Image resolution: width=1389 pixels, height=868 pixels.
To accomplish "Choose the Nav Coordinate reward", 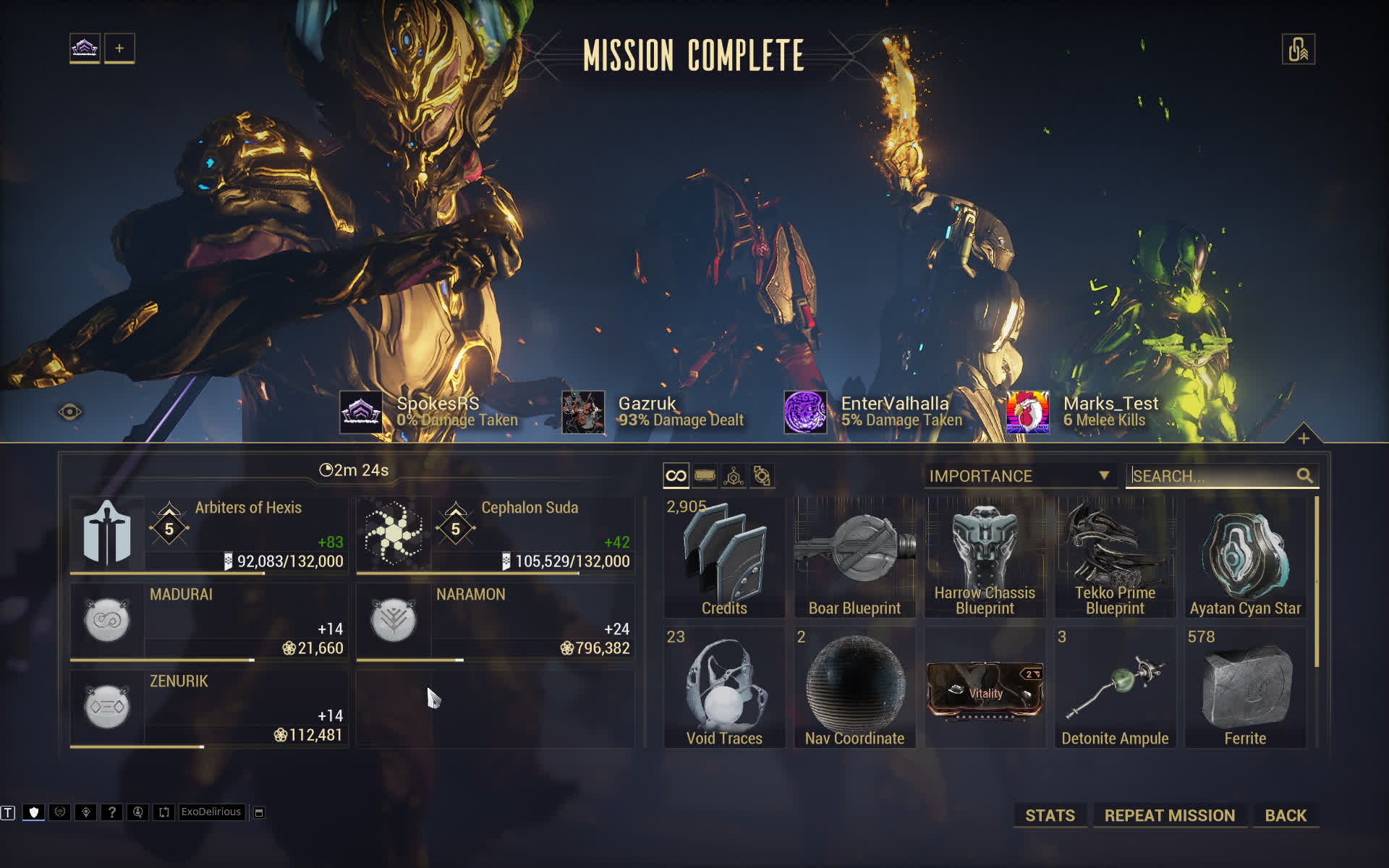I will click(x=854, y=688).
